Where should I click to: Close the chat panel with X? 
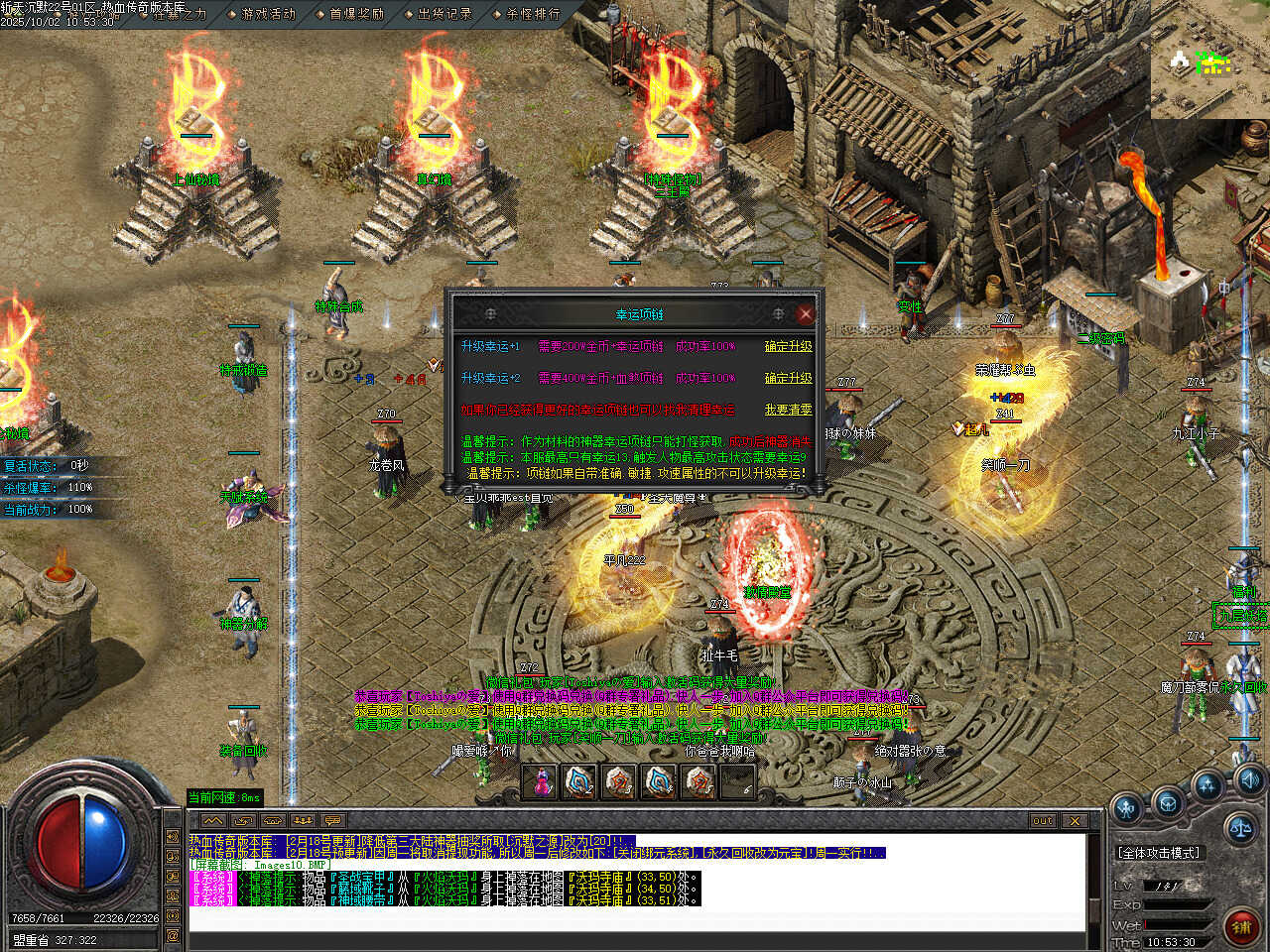point(1075,820)
